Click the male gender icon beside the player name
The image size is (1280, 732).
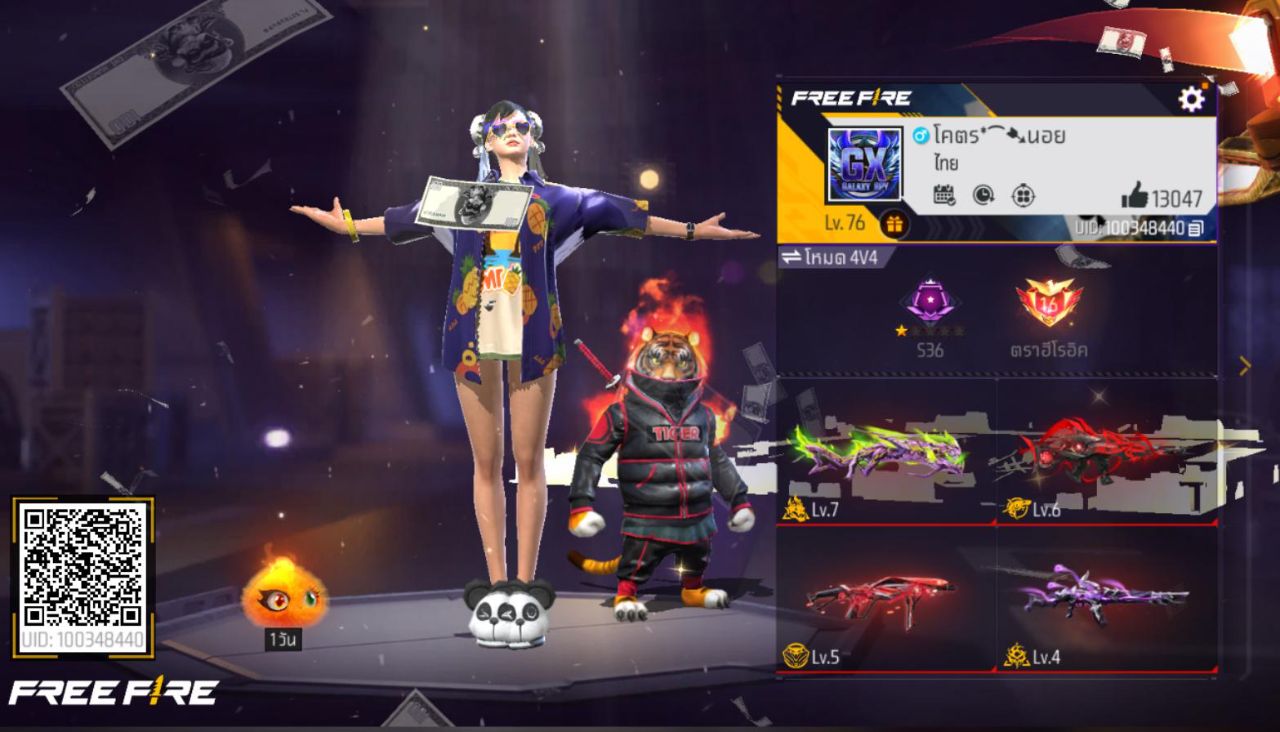[x=920, y=135]
